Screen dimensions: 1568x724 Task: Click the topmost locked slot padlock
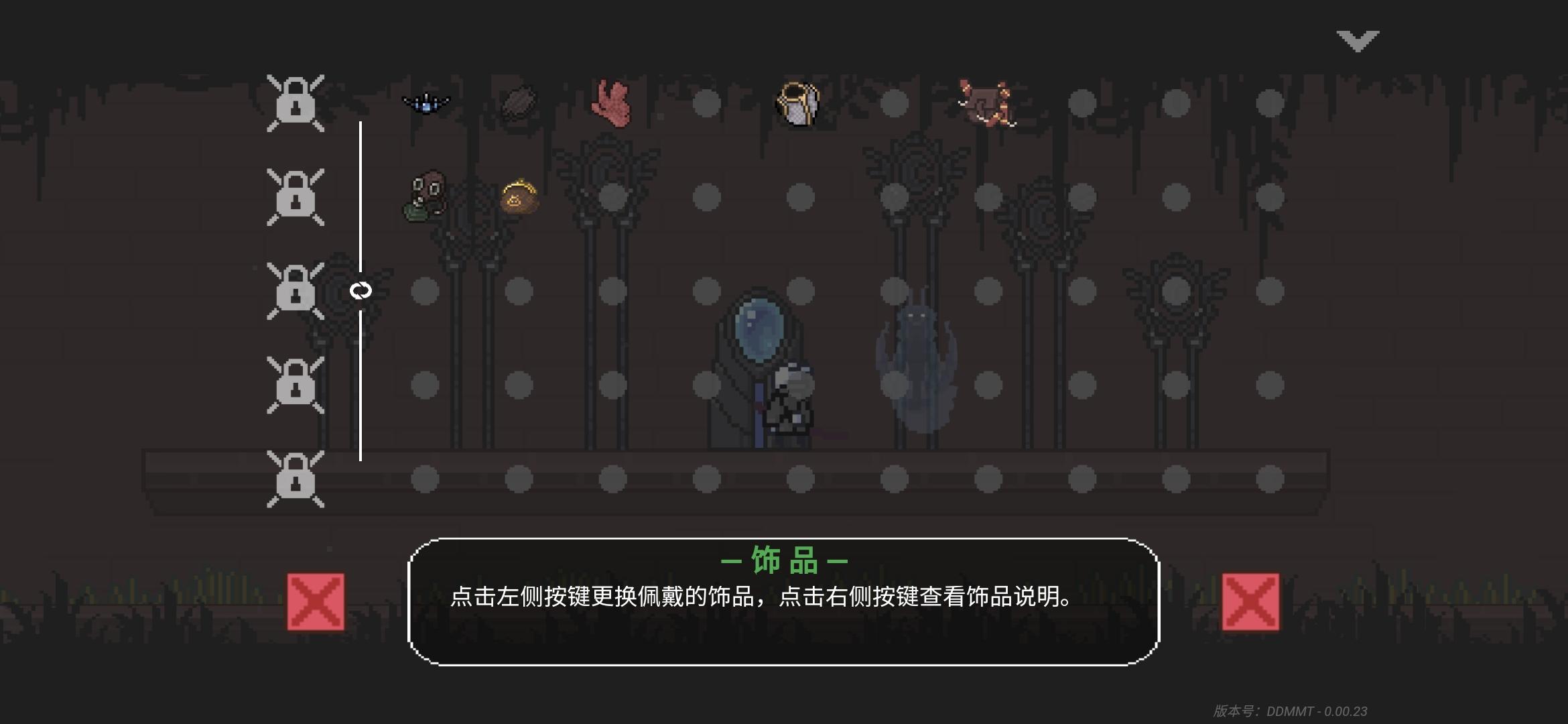coord(295,102)
